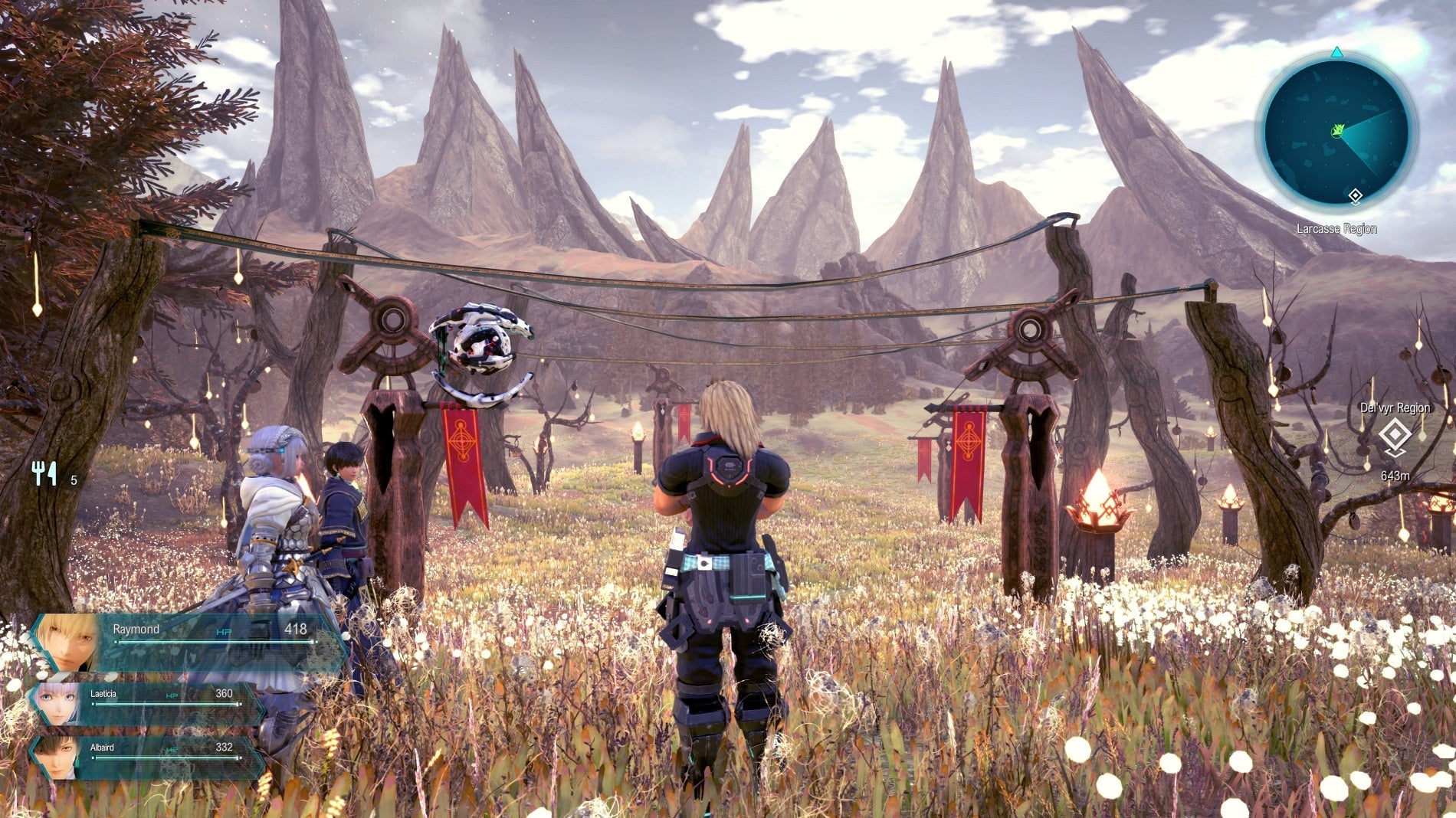This screenshot has height=818, width=1456.
Task: Click the 643m distance indicator
Action: coord(1395,476)
